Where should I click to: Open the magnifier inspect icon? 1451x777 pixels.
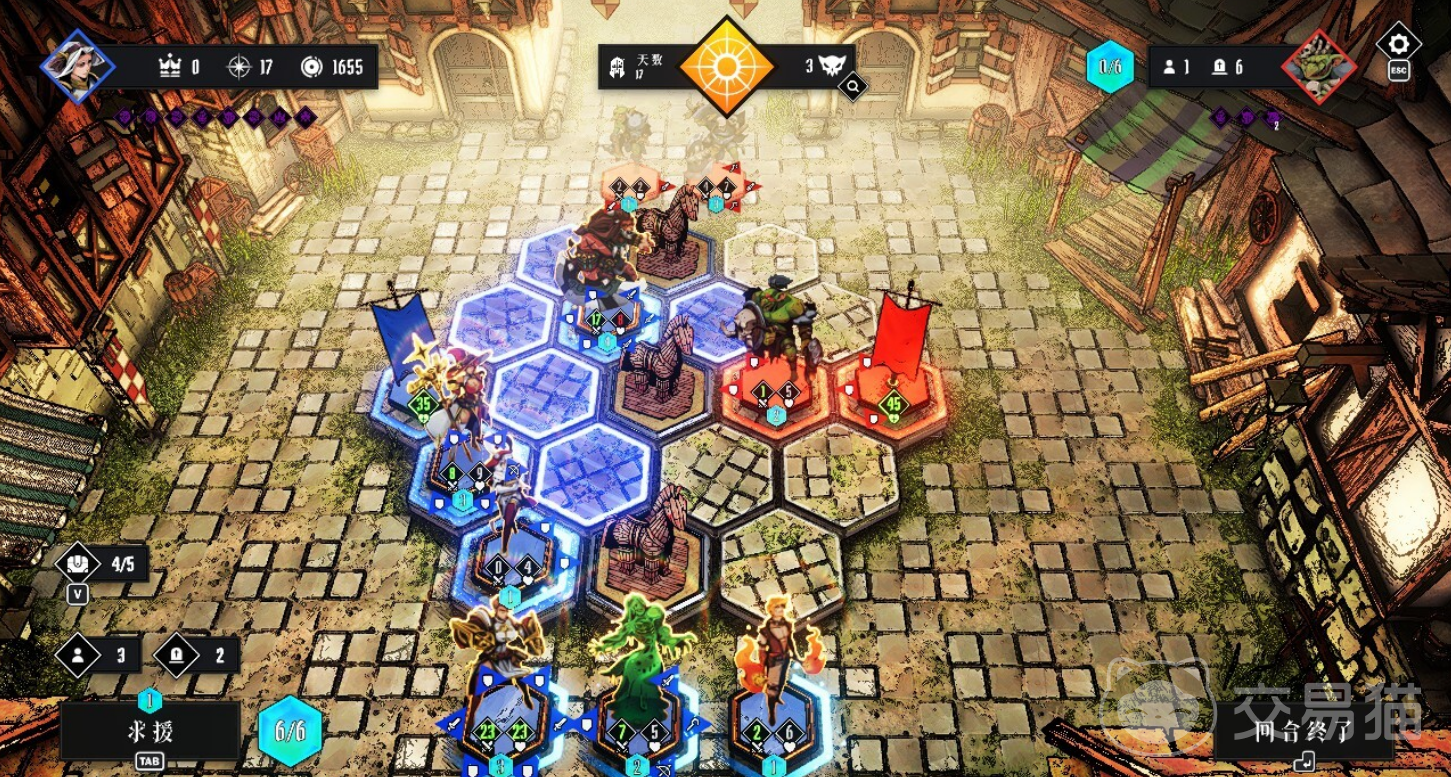point(853,88)
